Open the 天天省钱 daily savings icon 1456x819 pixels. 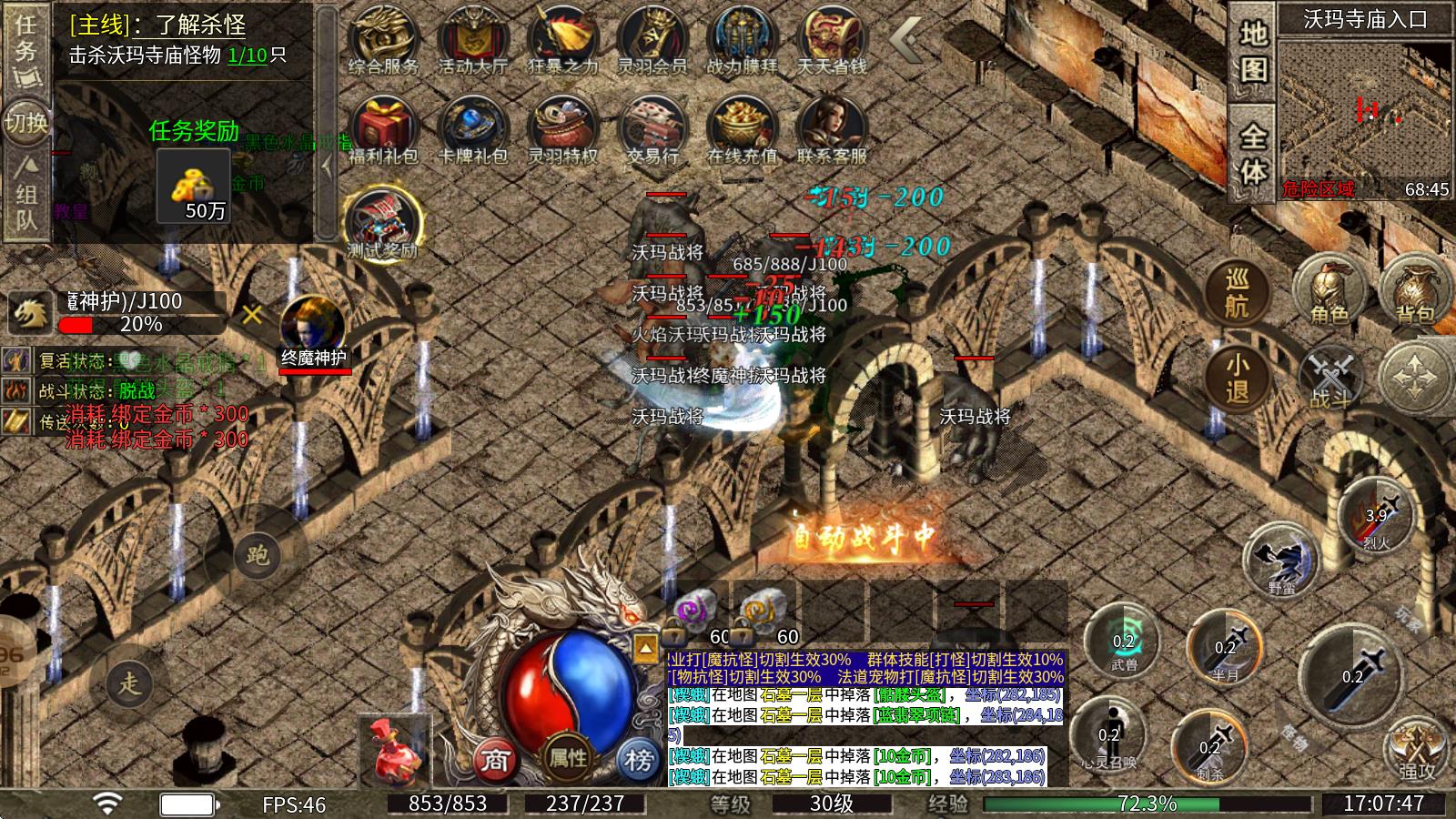831,41
